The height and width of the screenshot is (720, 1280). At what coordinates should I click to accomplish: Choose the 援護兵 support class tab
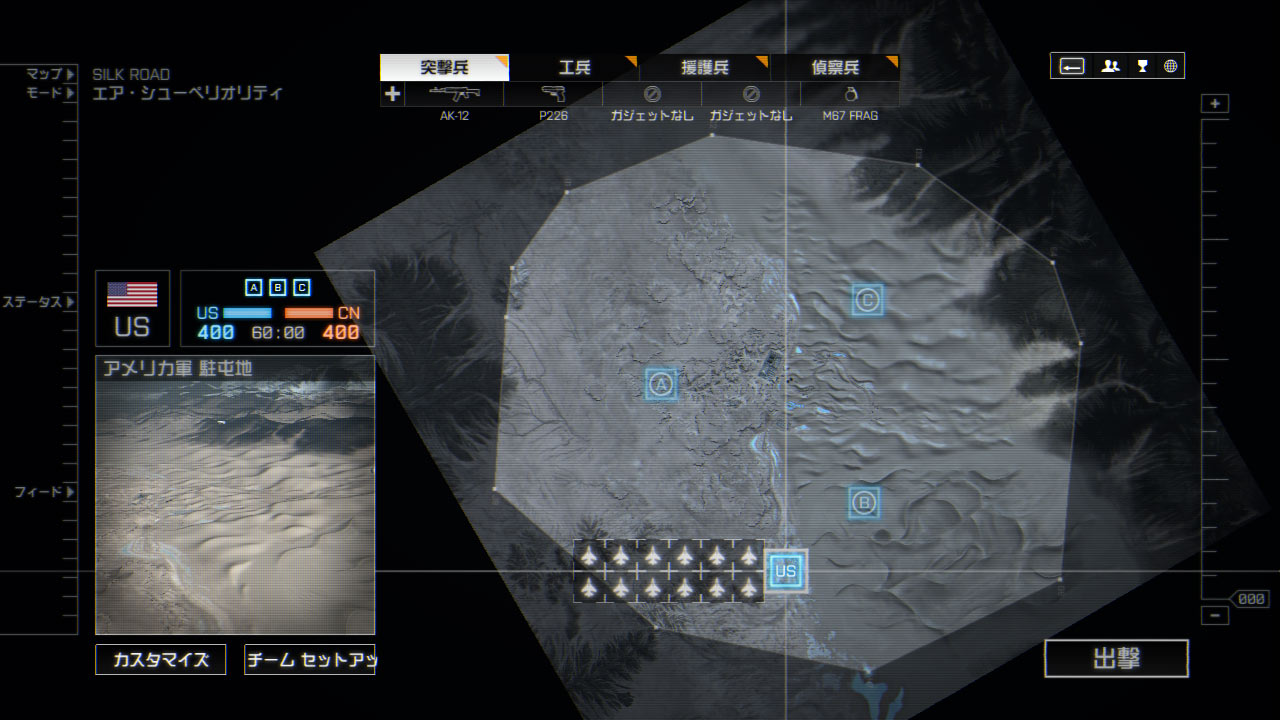(x=705, y=68)
